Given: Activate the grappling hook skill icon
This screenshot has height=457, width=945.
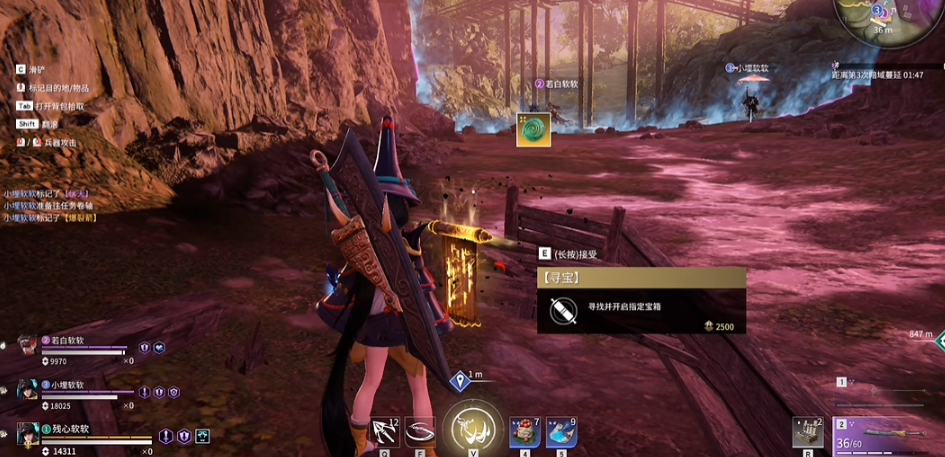Looking at the screenshot, I should [385, 431].
